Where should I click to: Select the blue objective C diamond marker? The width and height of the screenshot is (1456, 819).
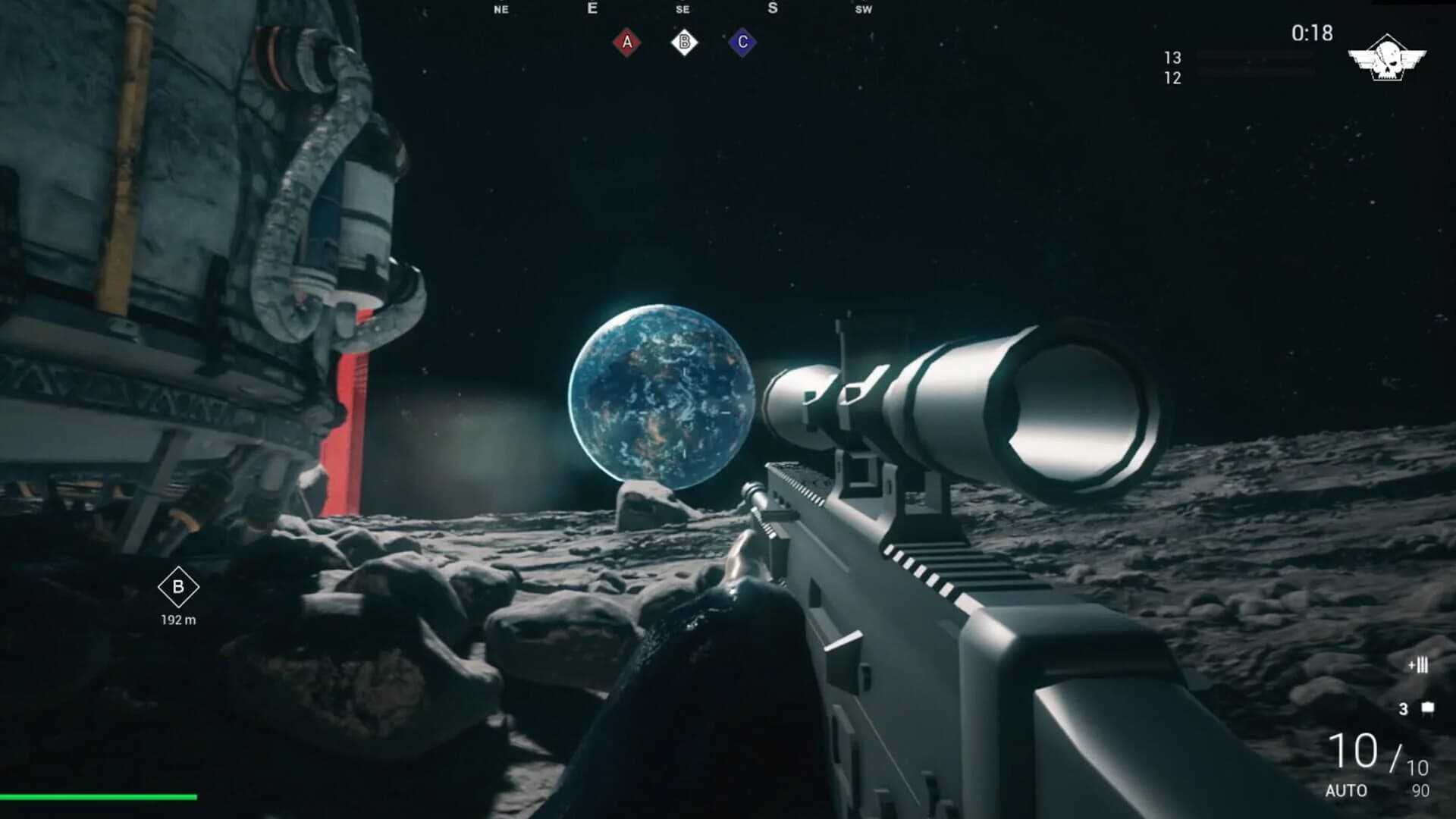[742, 42]
